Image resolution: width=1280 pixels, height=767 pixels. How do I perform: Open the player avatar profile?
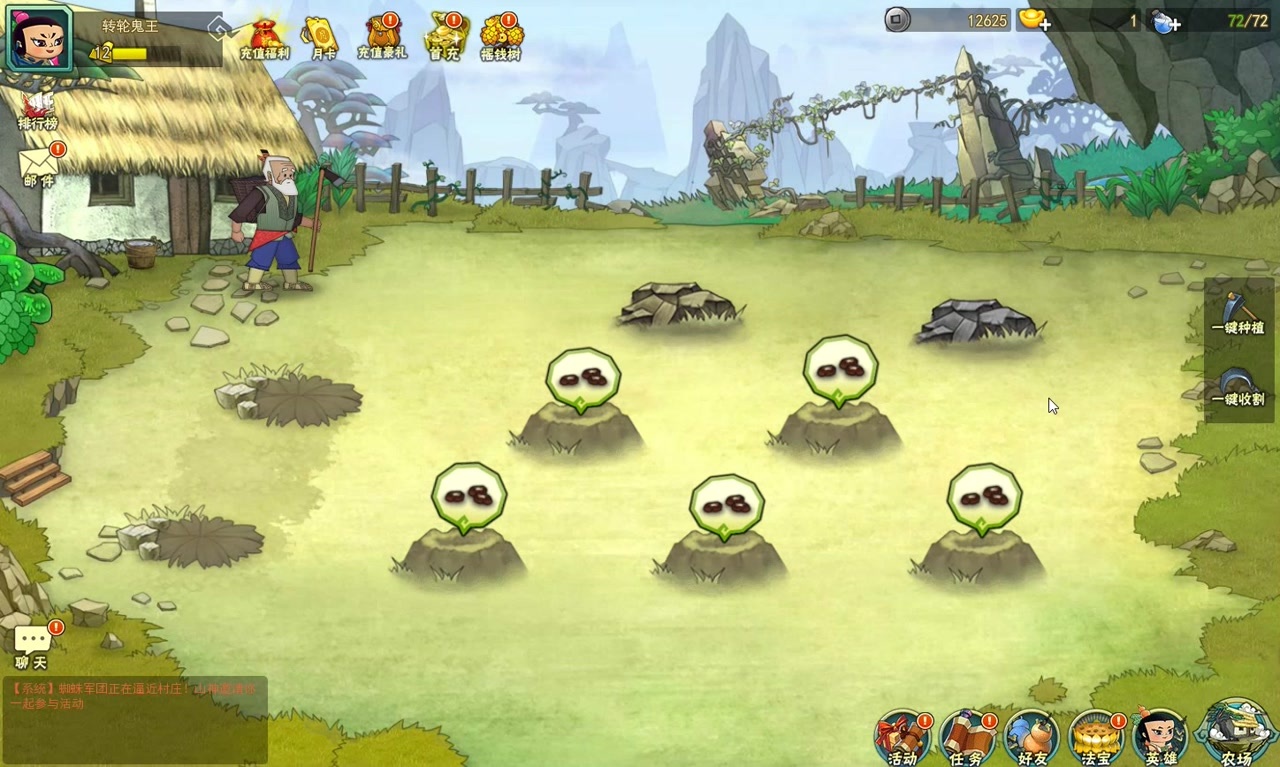40,38
